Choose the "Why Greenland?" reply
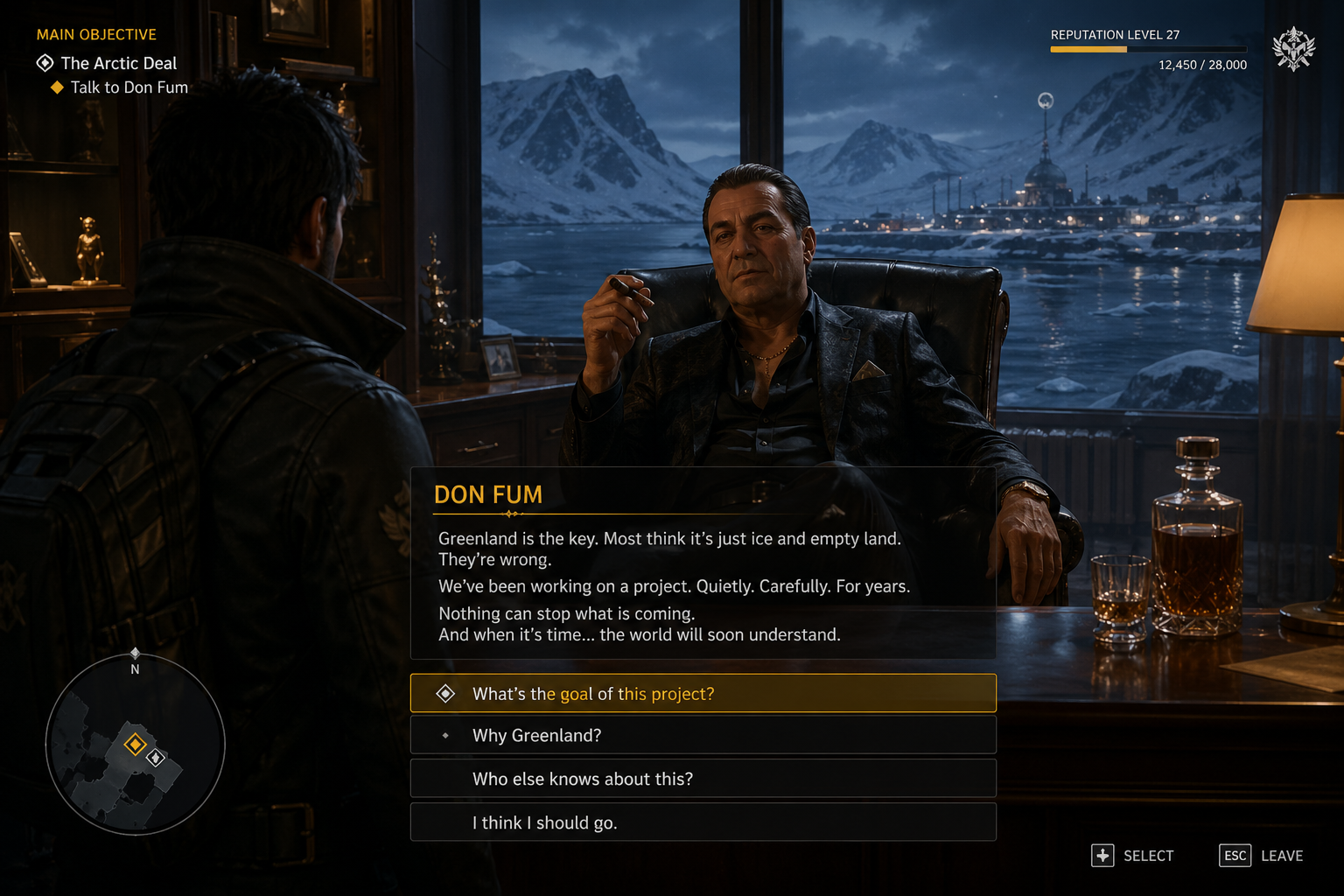Image resolution: width=1344 pixels, height=896 pixels. pyautogui.click(x=703, y=735)
